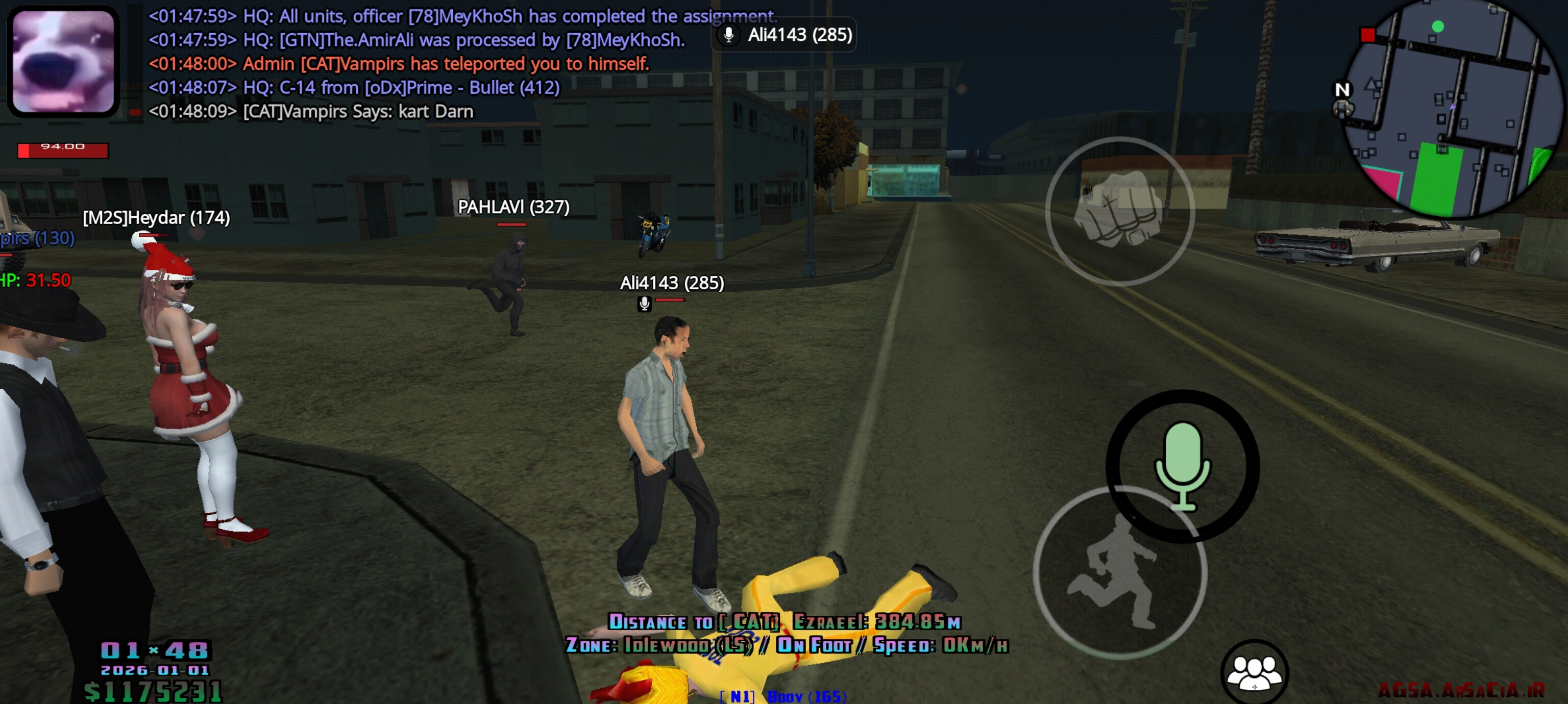
Task: Open the player list group icon
Action: [x=1254, y=672]
